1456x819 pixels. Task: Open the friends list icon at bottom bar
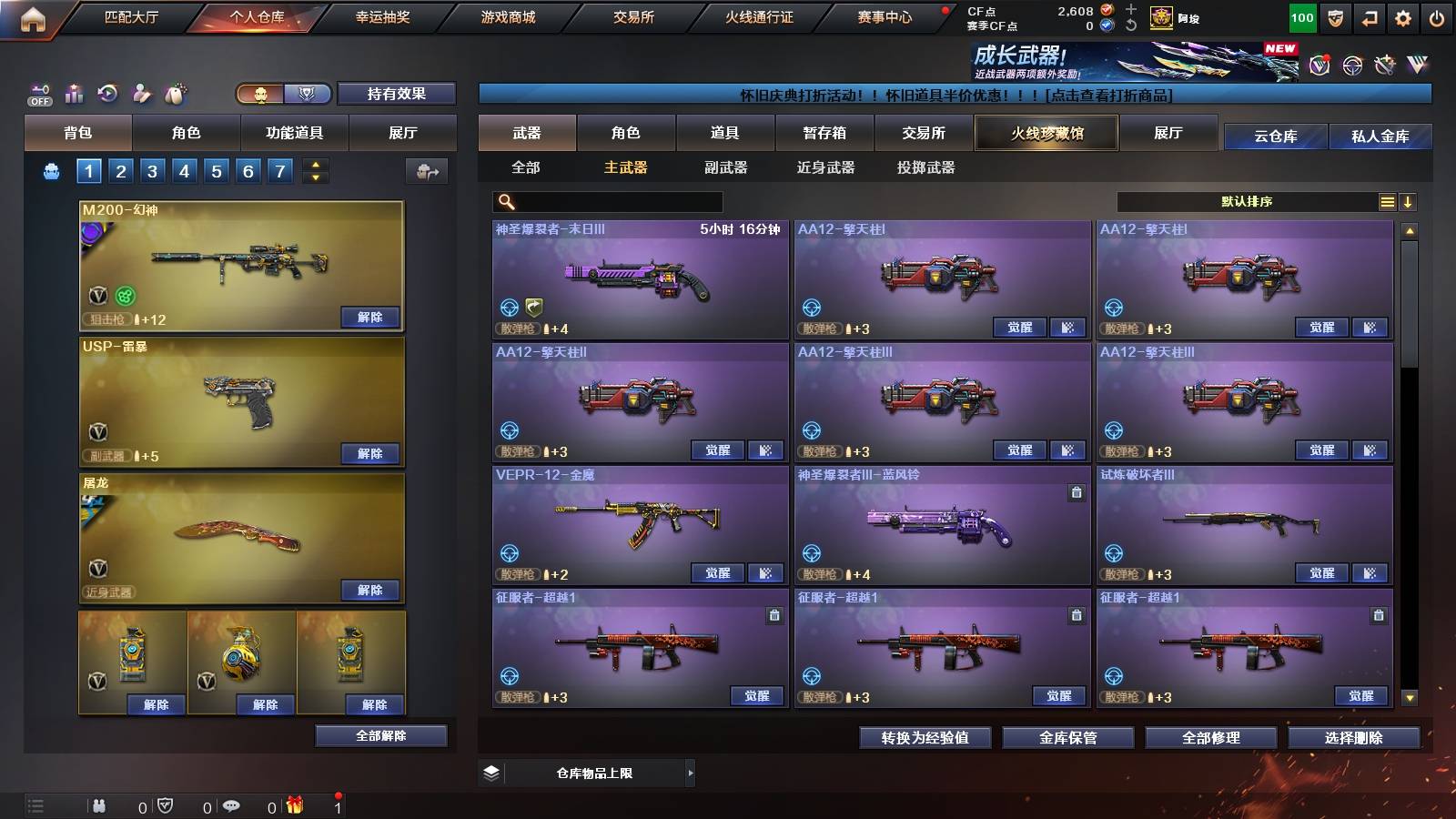(100, 805)
